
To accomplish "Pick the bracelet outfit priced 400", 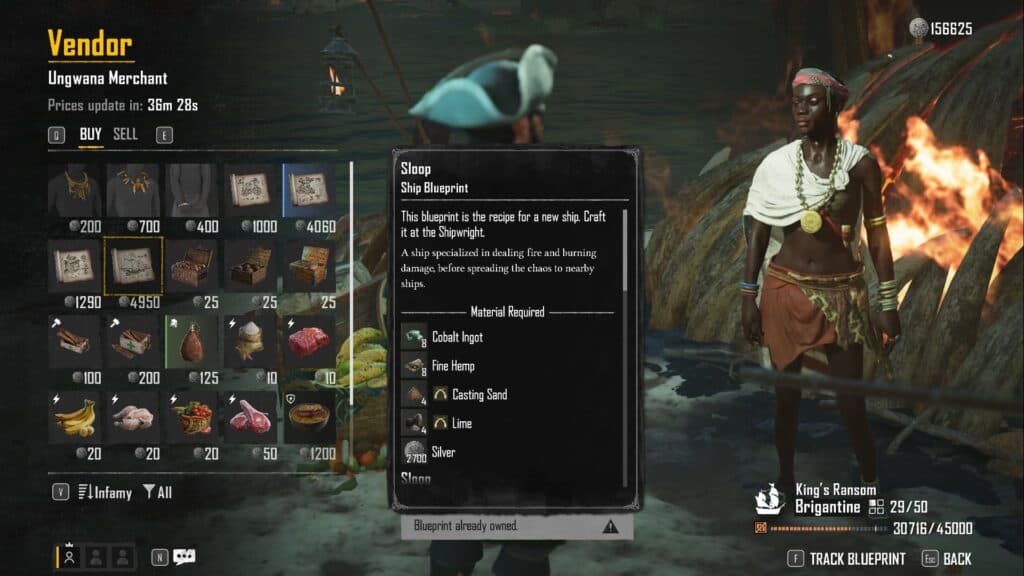I will [x=192, y=190].
